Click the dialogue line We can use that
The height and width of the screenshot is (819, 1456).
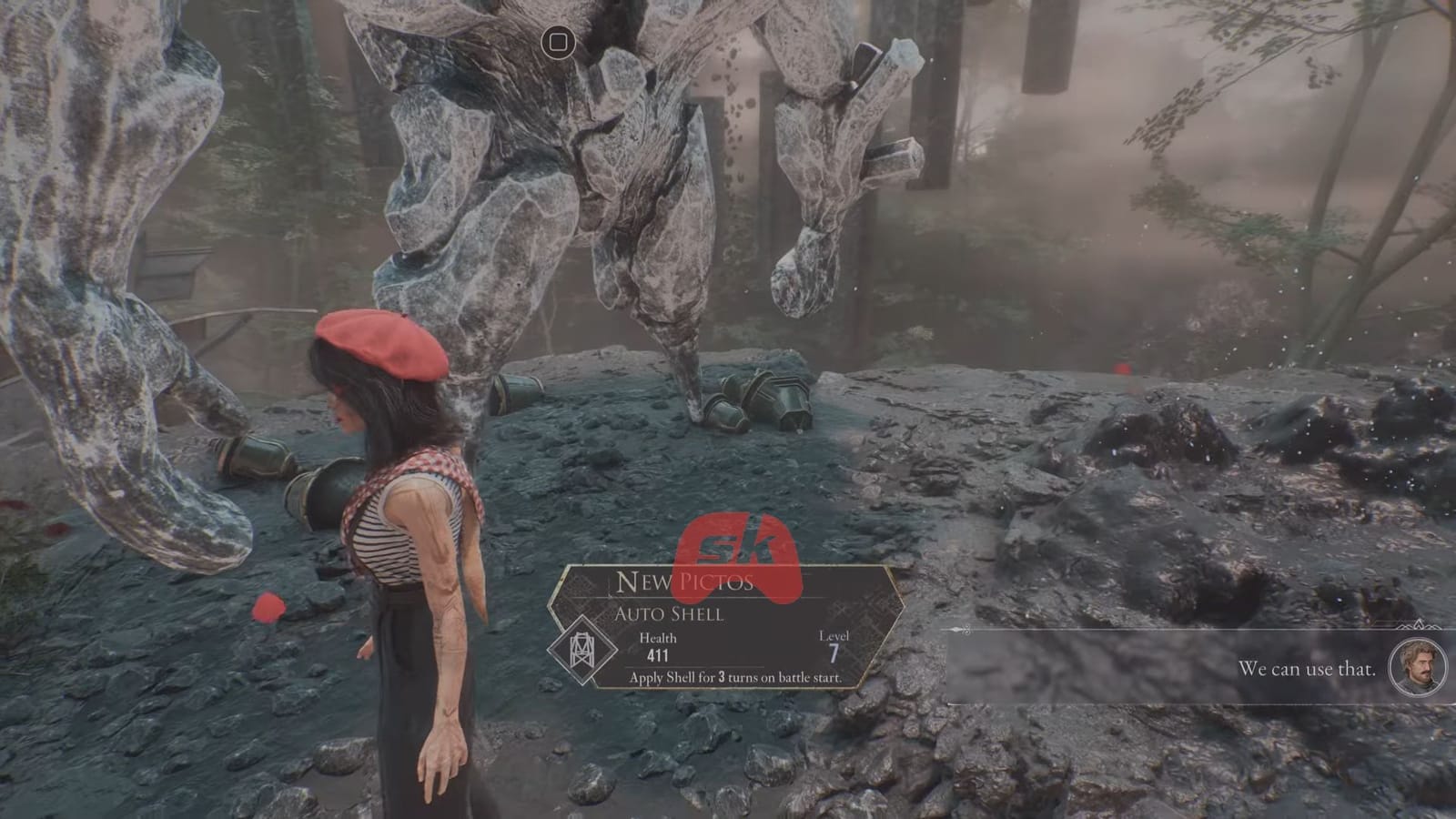[x=1308, y=668]
